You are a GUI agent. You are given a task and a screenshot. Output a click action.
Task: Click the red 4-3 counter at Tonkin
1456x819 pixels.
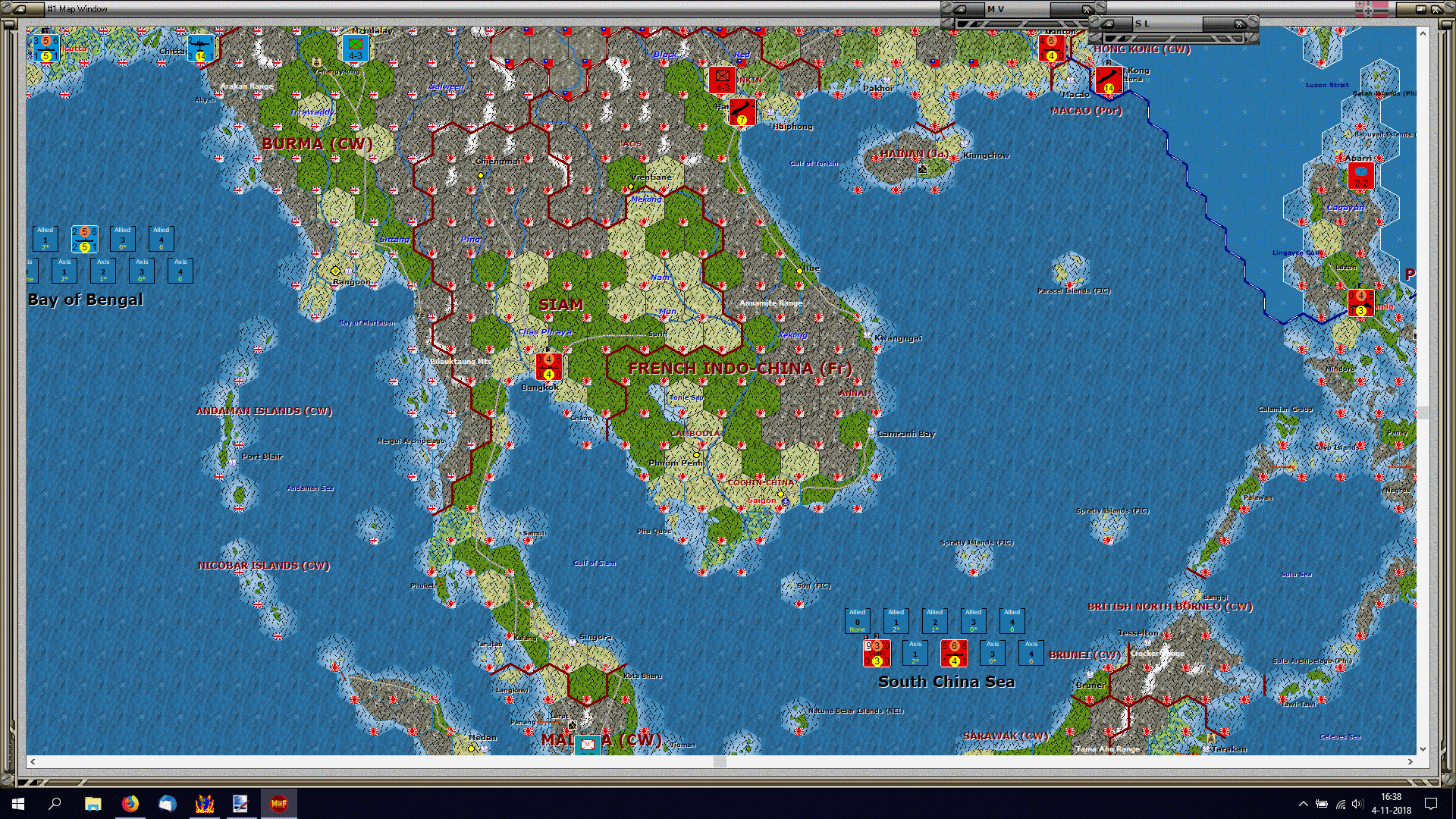pyautogui.click(x=722, y=78)
